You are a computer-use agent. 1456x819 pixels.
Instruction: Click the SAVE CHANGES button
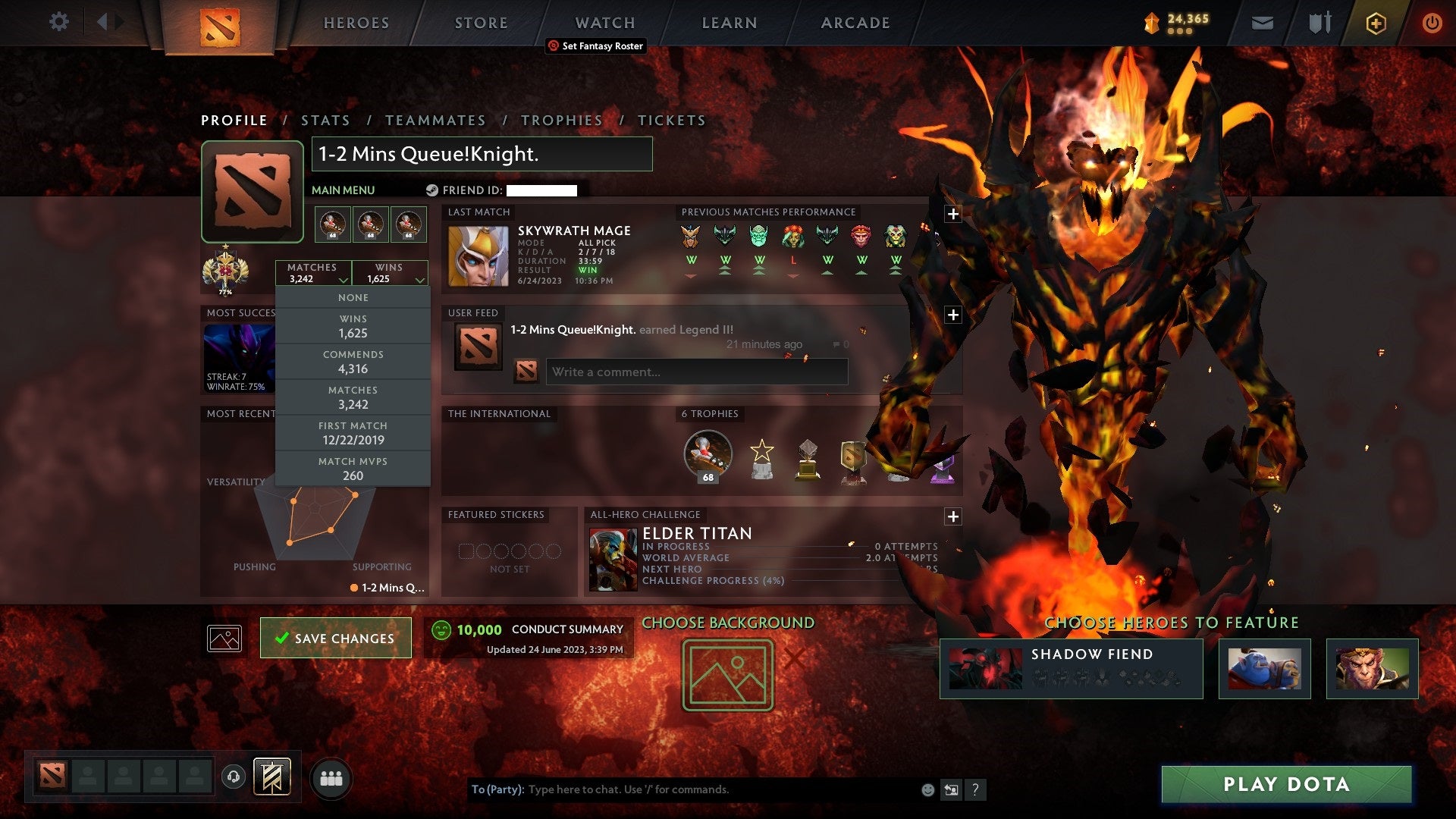pyautogui.click(x=335, y=638)
